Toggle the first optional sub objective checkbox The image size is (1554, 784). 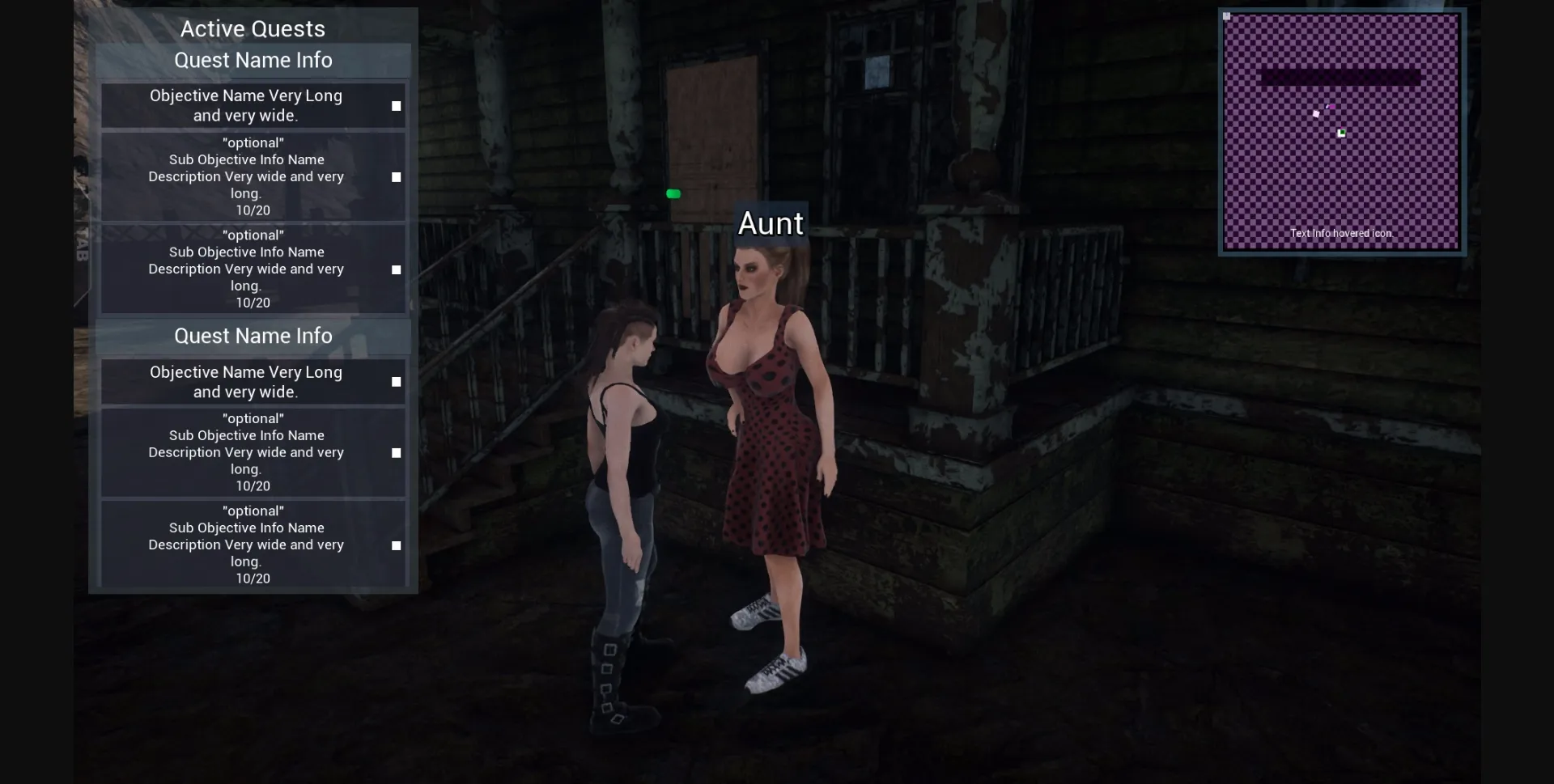[x=396, y=176]
